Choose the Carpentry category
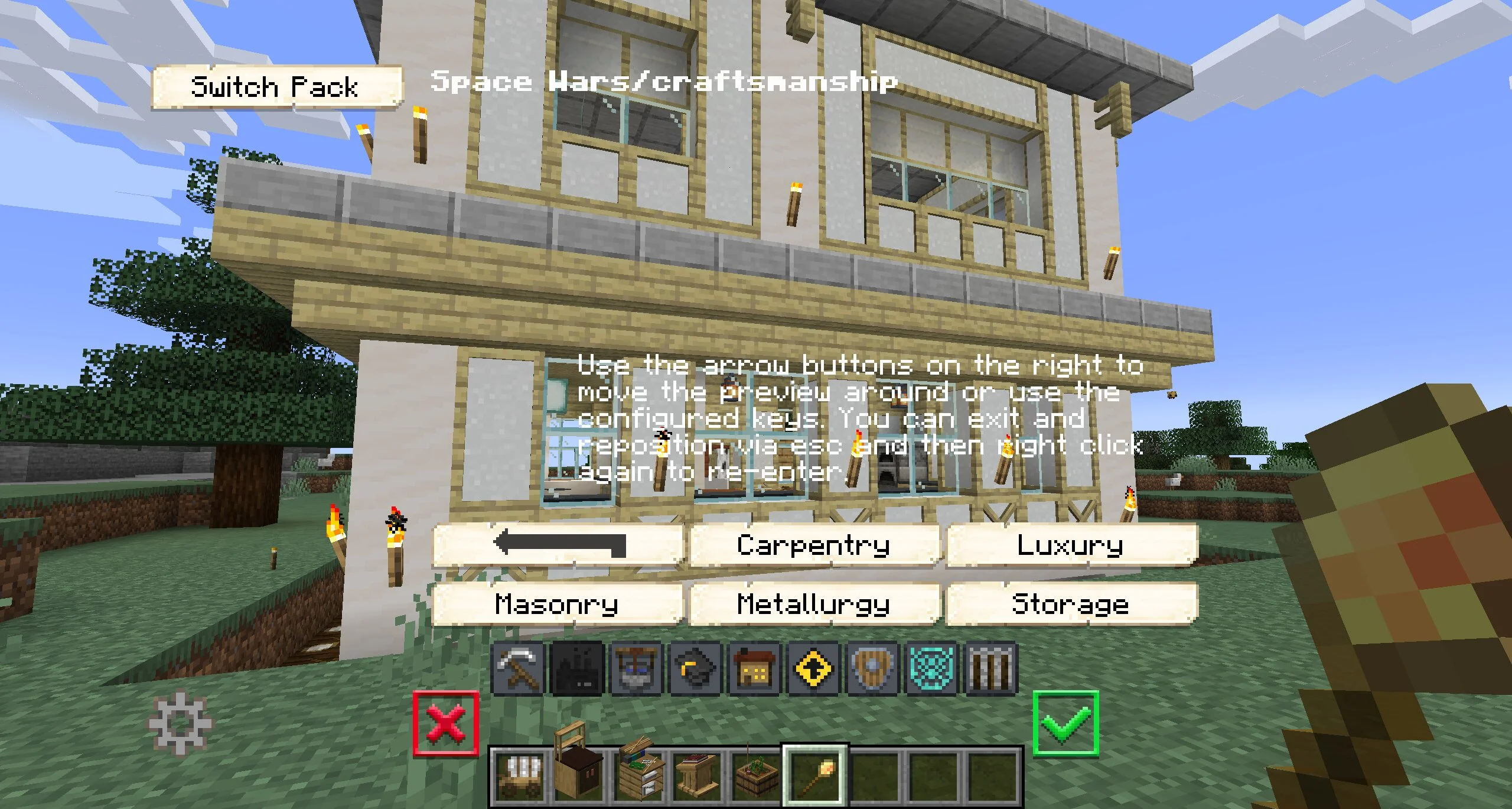Image resolution: width=1512 pixels, height=809 pixels. tap(814, 544)
